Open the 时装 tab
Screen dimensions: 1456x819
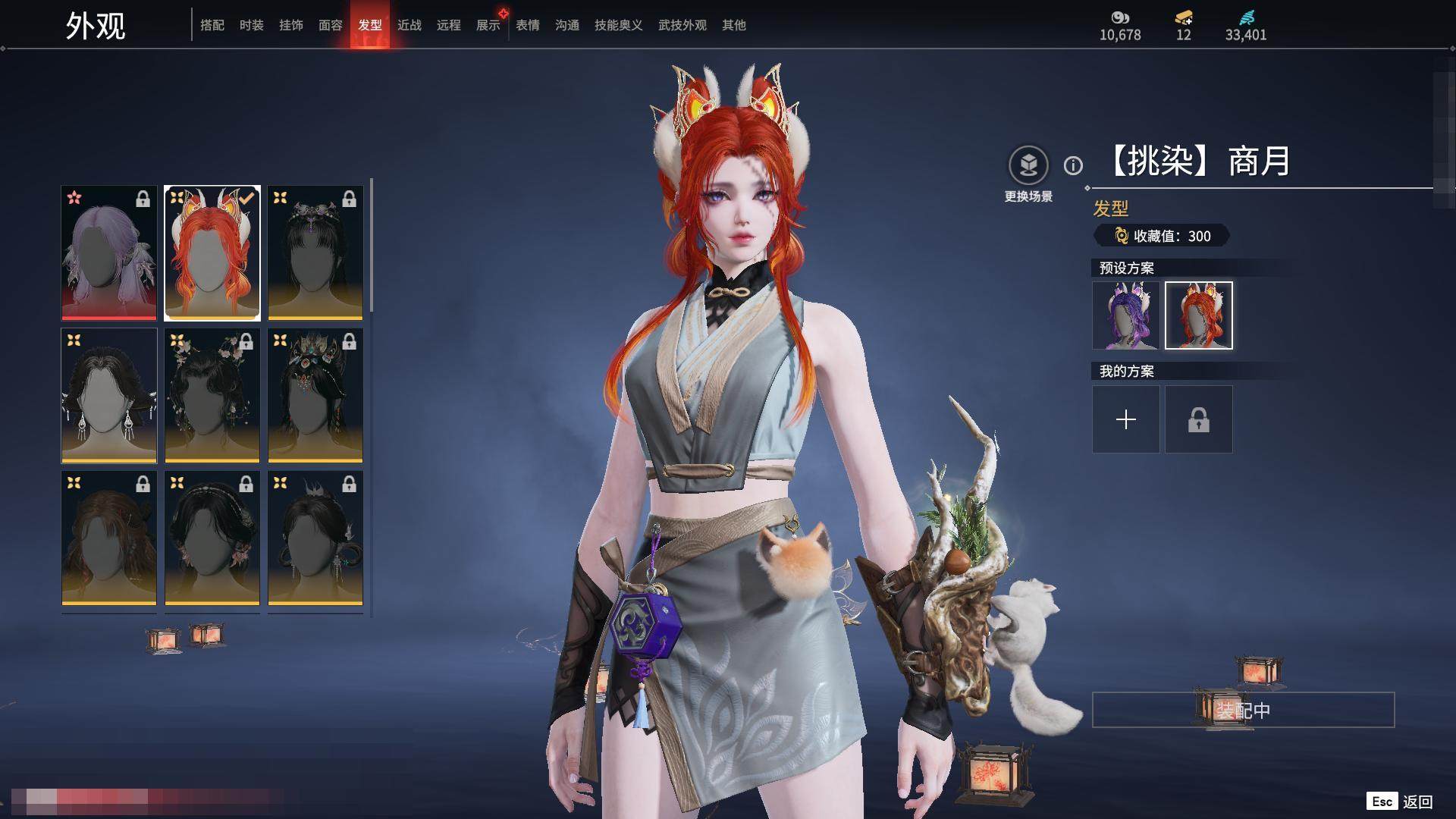click(252, 25)
